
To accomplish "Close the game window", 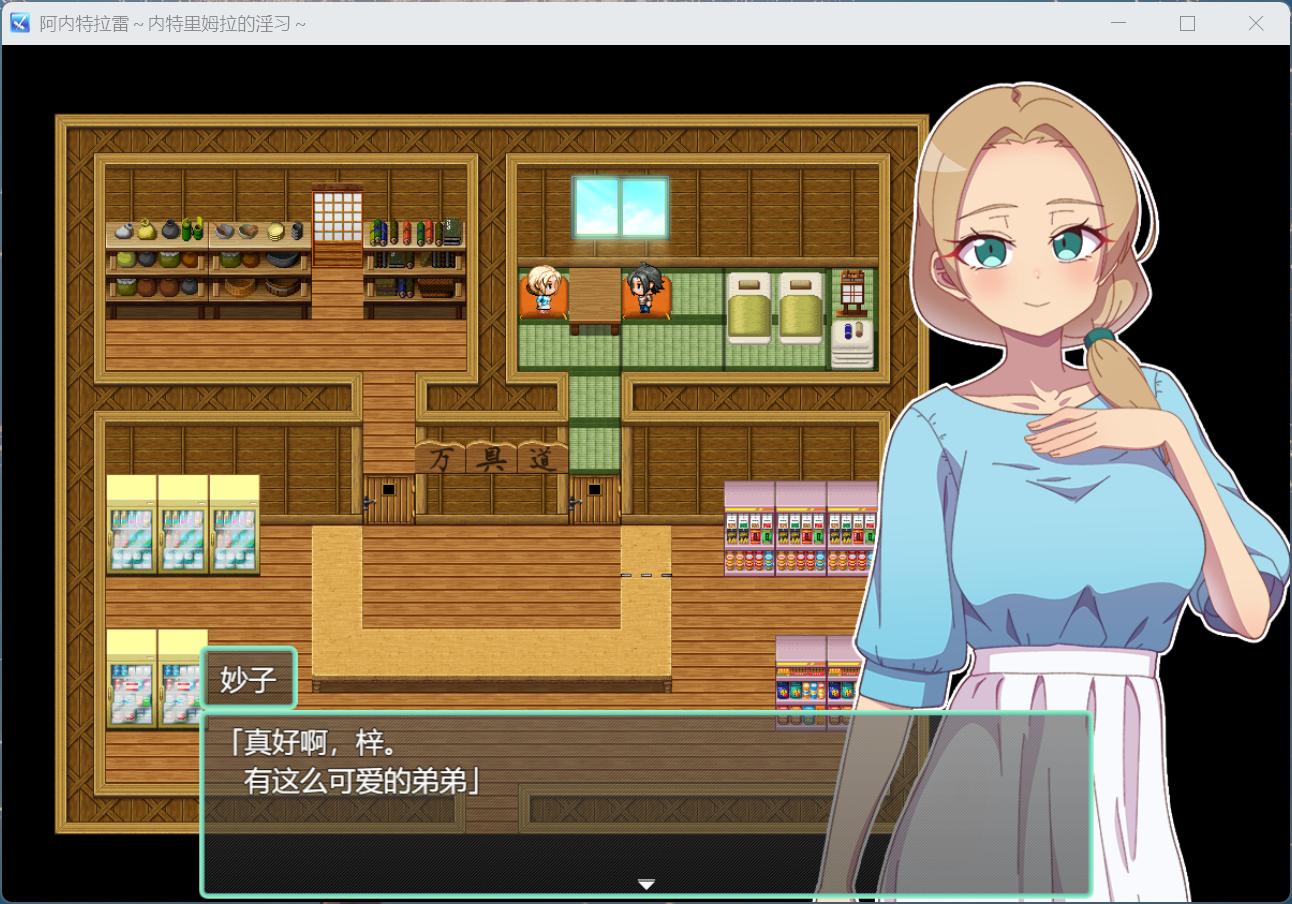I will [x=1256, y=23].
